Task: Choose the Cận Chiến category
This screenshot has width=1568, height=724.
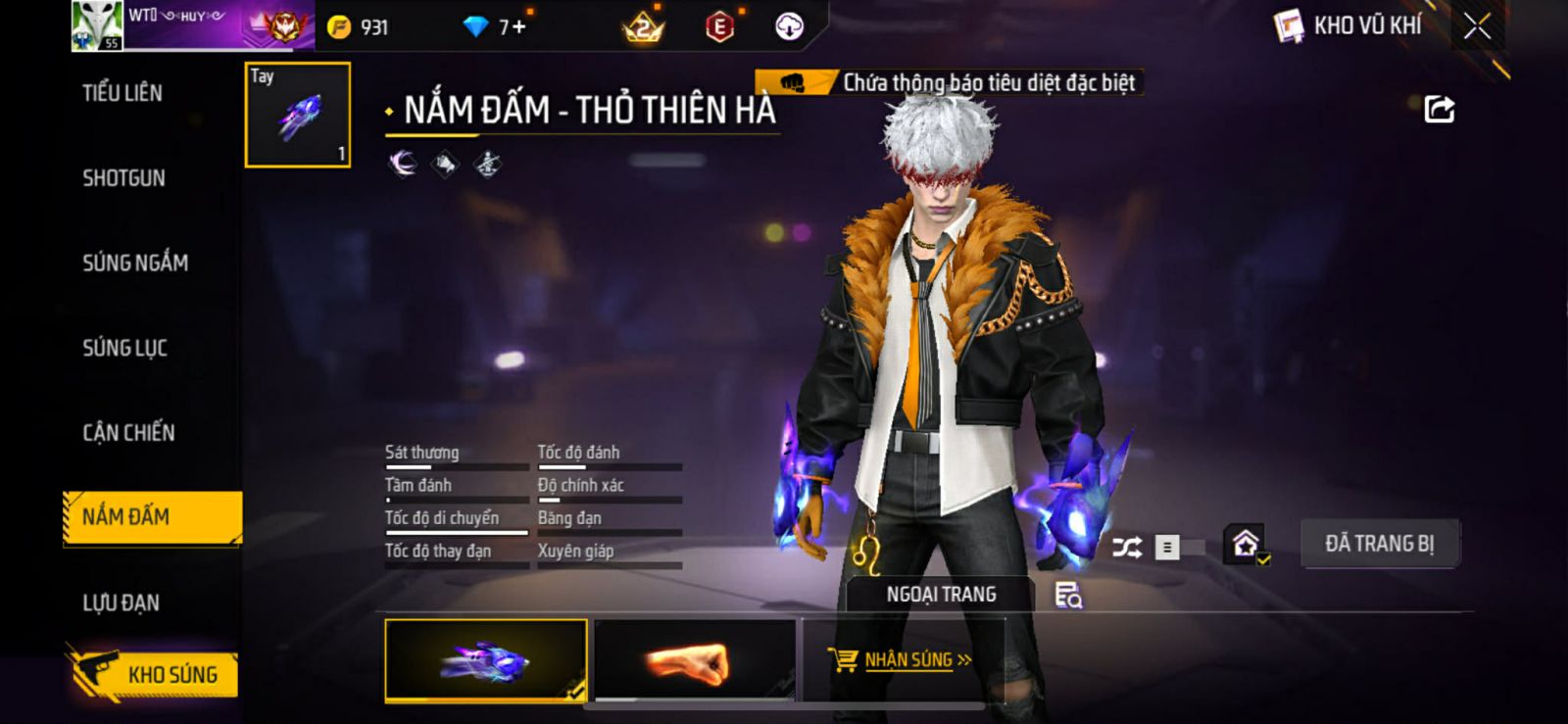Action: pos(128,432)
